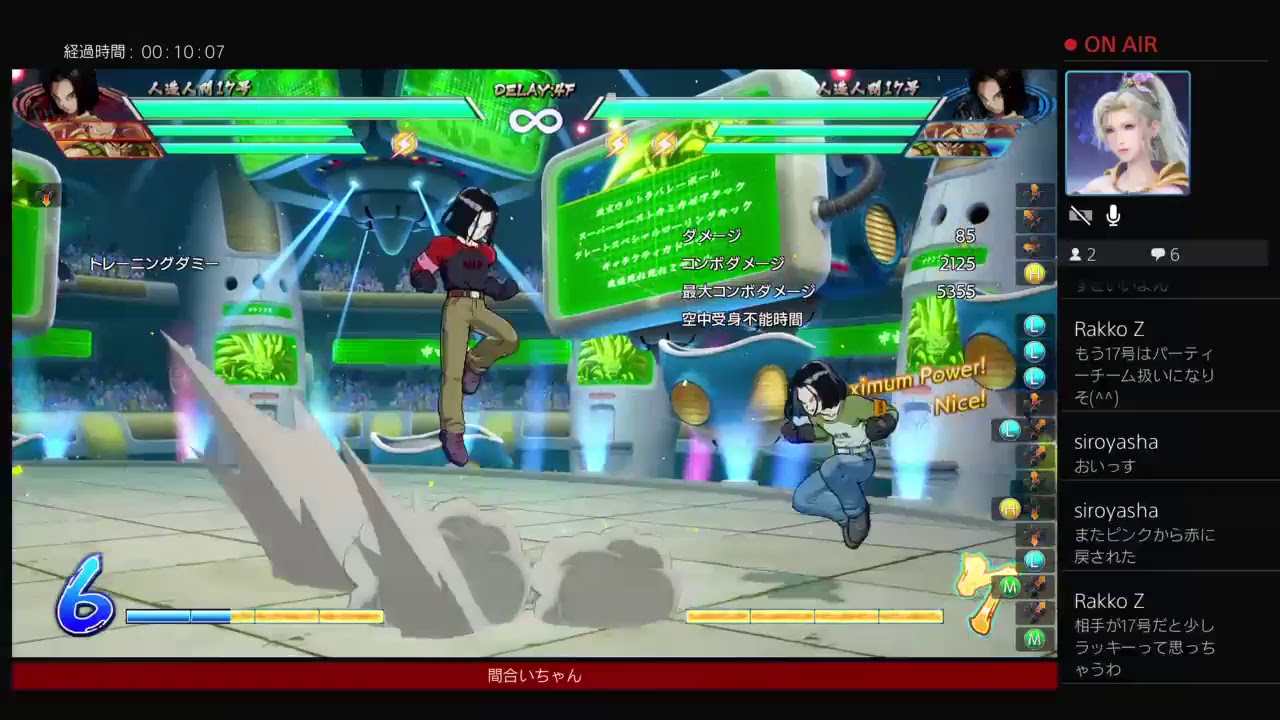Enable the crossed-out camera icon

1080,215
